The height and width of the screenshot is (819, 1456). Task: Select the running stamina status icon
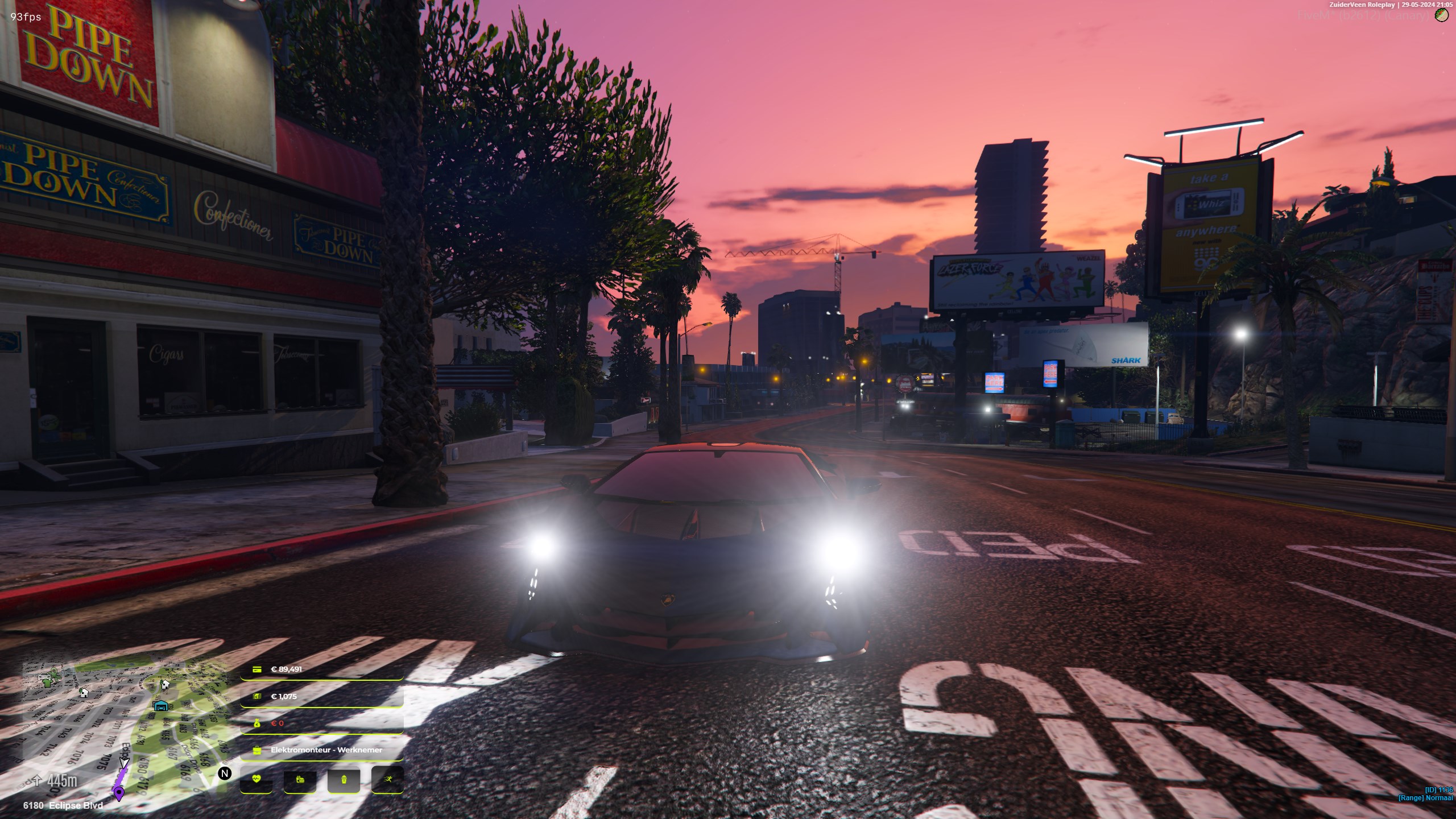pyautogui.click(x=387, y=779)
